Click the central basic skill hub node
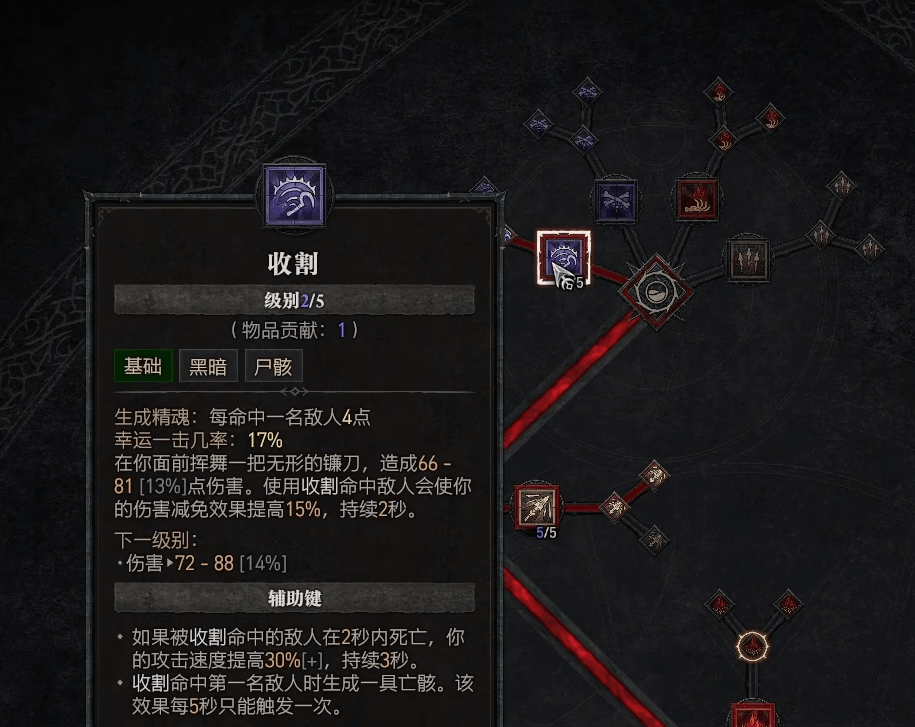 coord(655,290)
